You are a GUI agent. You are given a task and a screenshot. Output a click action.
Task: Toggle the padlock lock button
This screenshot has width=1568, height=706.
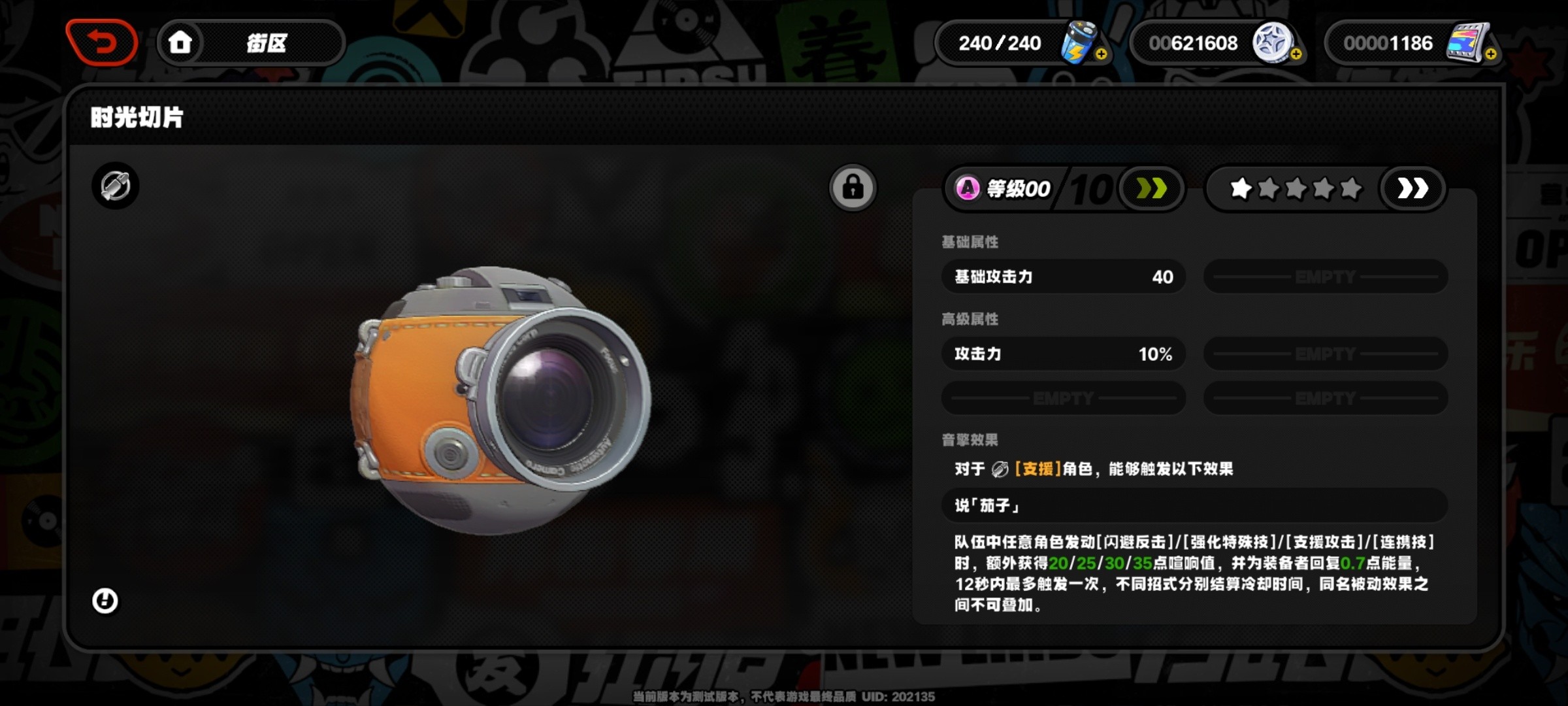tap(853, 188)
